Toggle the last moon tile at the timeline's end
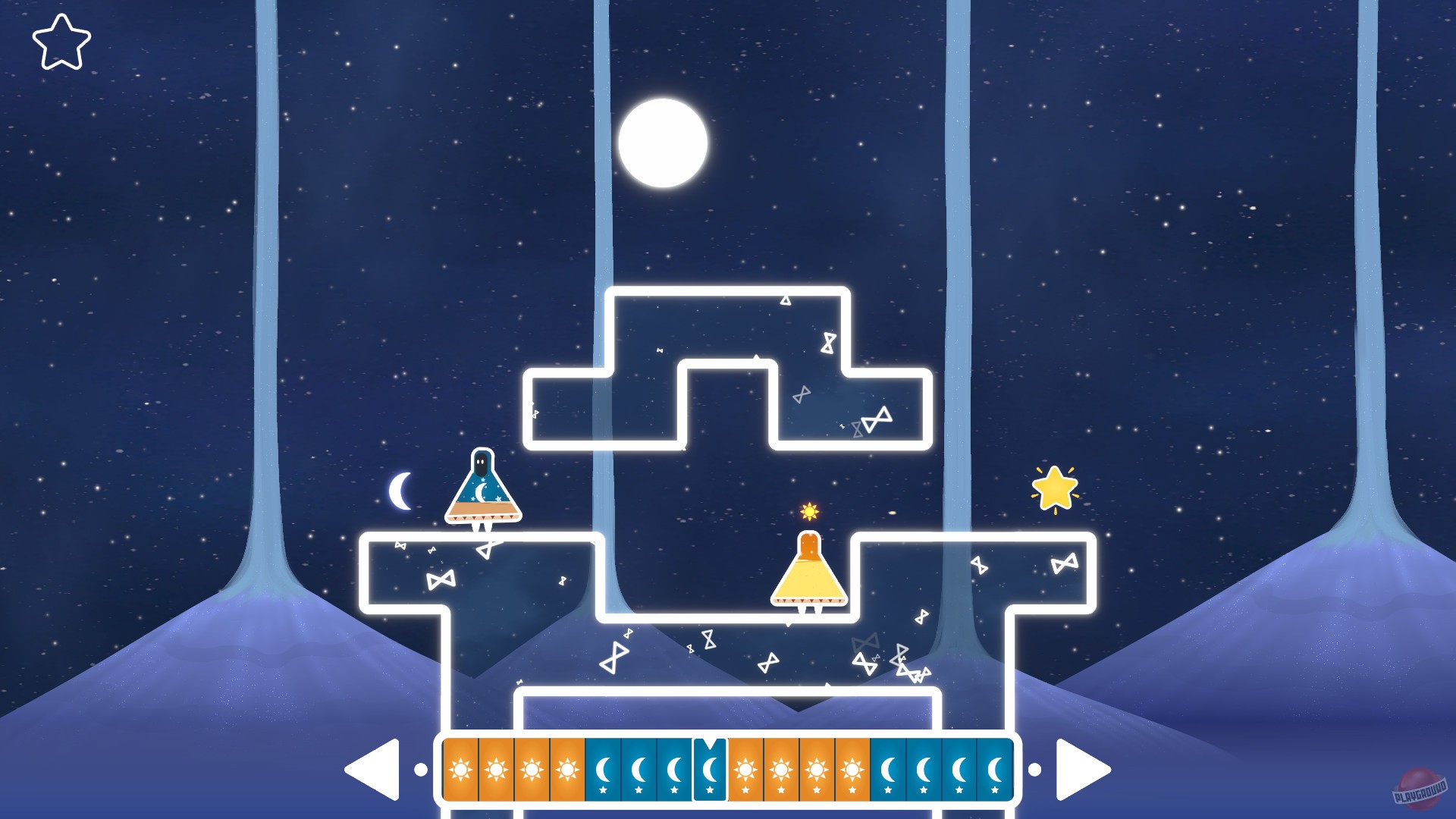Image resolution: width=1456 pixels, height=819 pixels. [996, 769]
